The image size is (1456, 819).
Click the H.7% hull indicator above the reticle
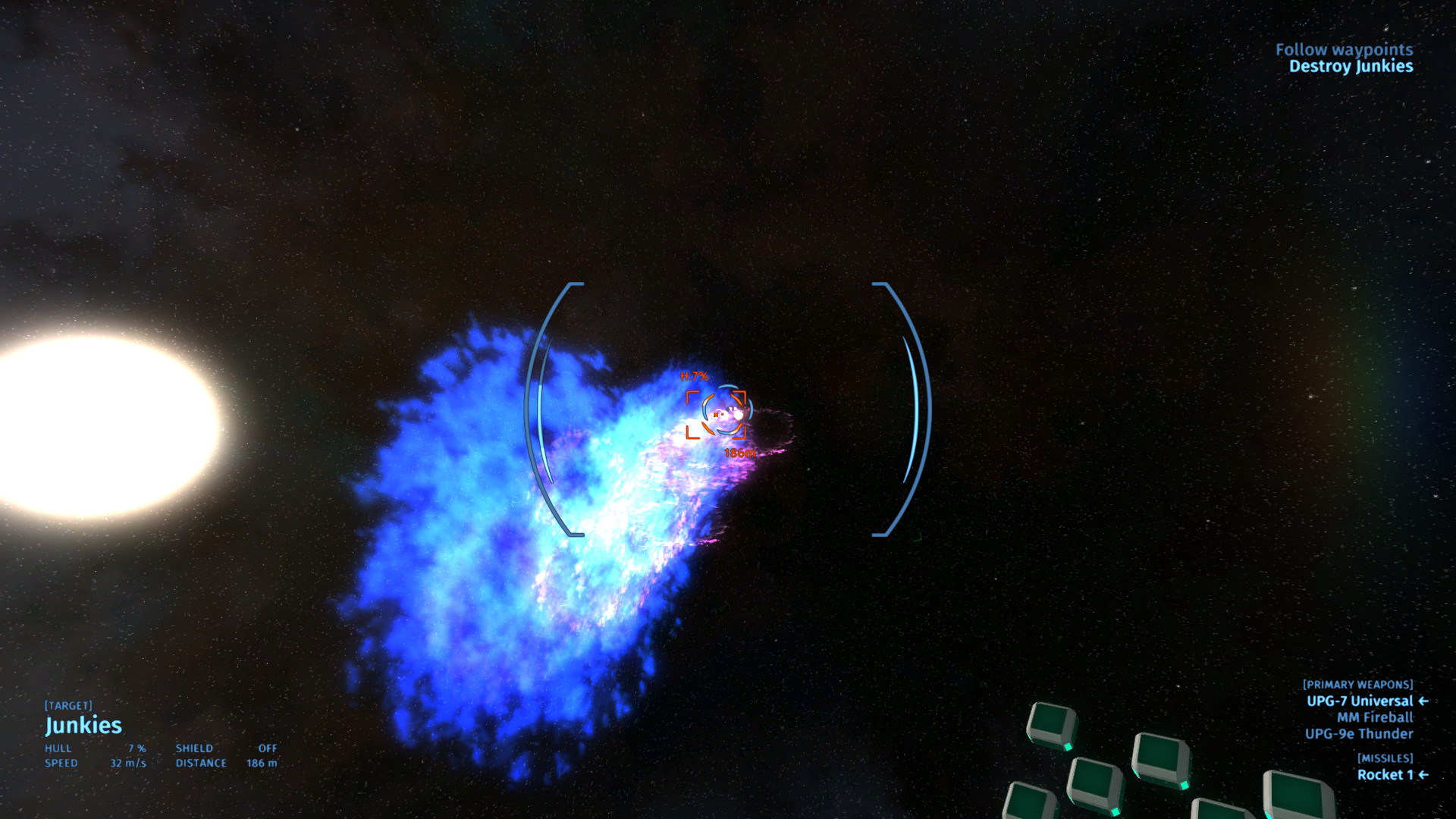tap(692, 376)
